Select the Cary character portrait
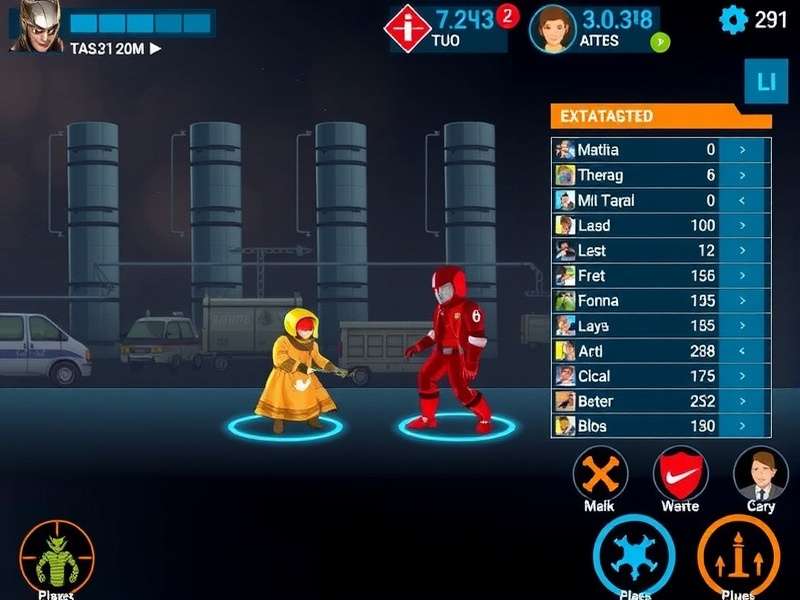Viewport: 800px width, 600px height. (x=761, y=473)
